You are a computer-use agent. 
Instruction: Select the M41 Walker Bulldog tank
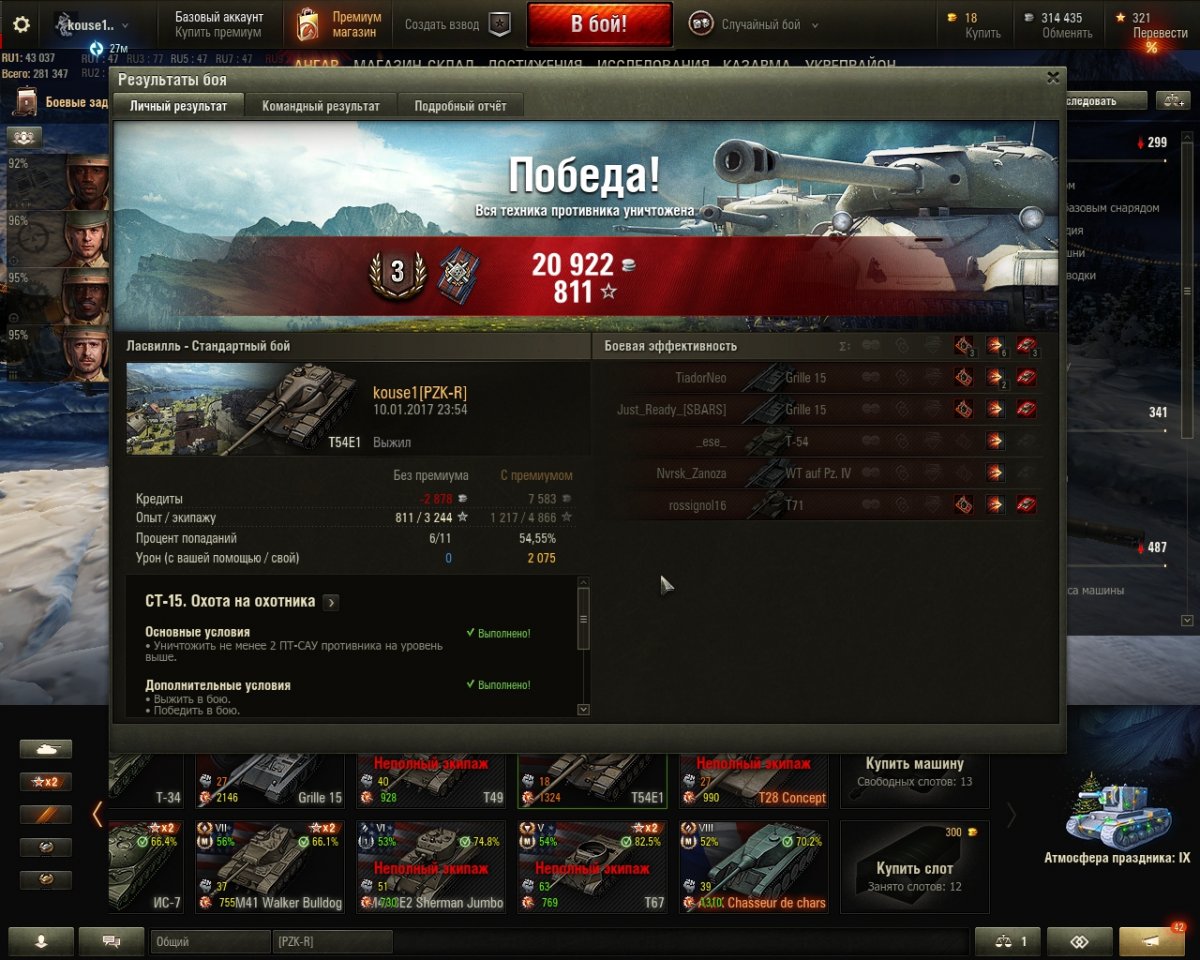[270, 866]
